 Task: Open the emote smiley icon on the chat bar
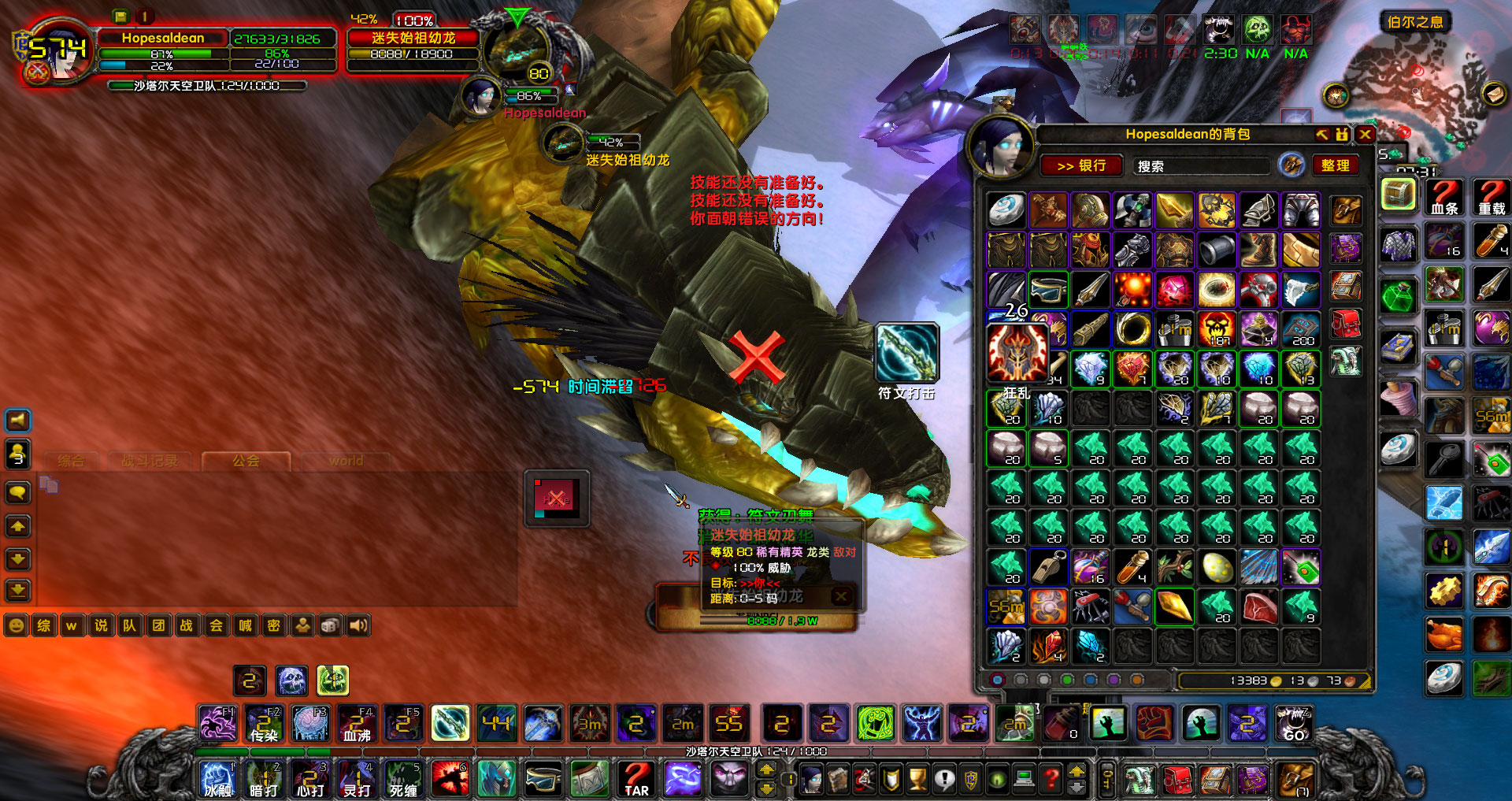pos(15,625)
